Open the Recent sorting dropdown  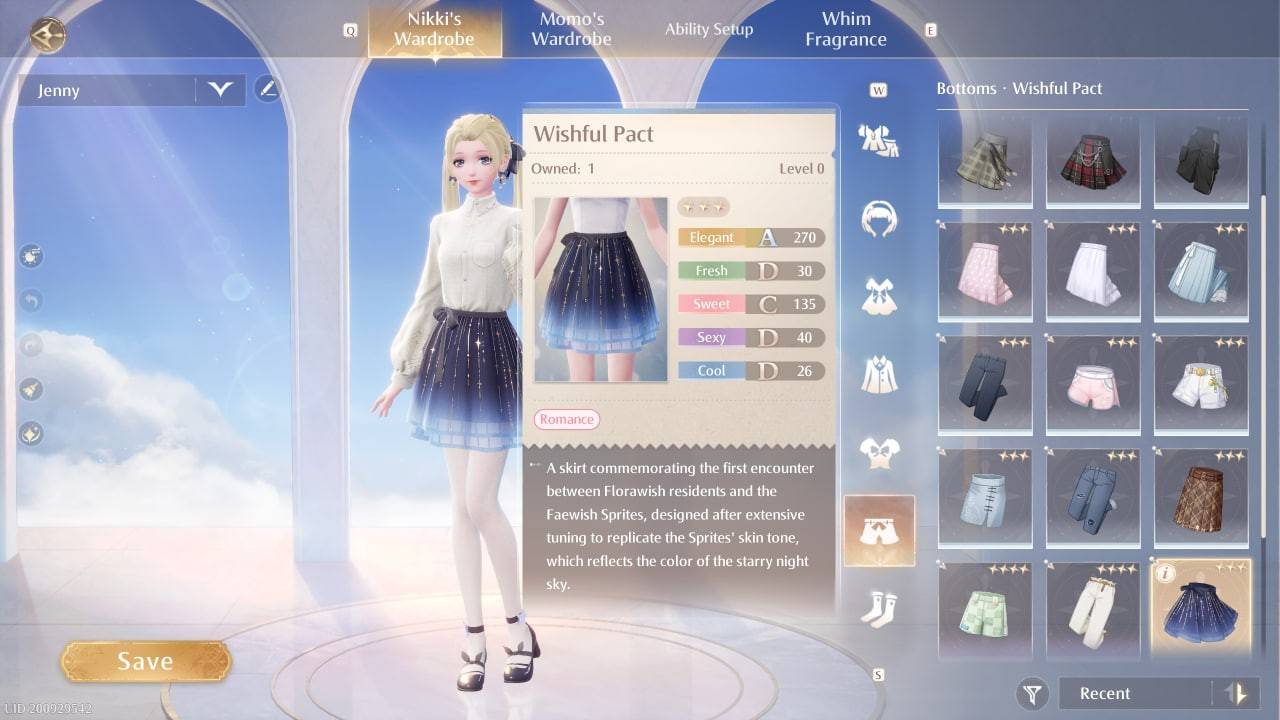click(1130, 693)
